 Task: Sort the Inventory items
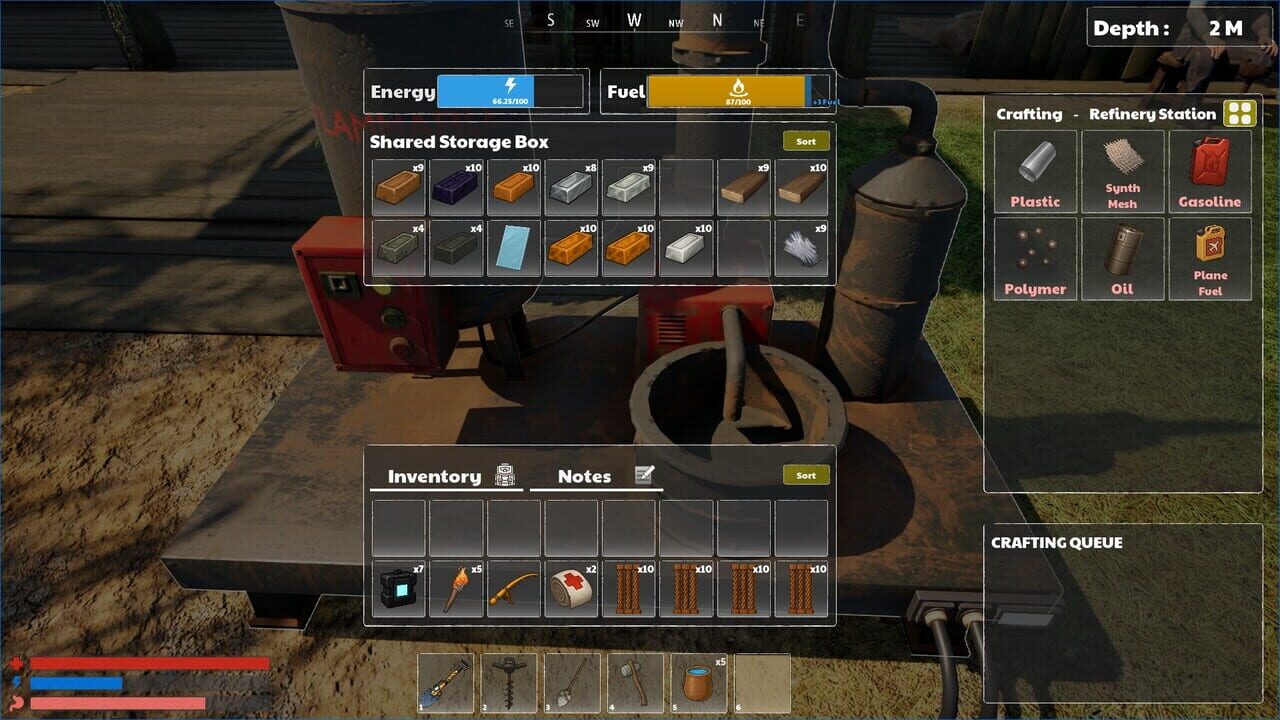805,474
